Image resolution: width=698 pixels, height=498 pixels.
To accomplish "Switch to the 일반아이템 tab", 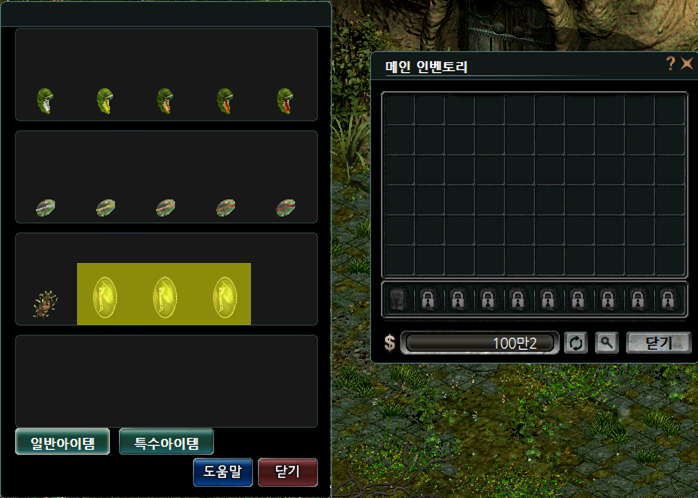I will [62, 442].
